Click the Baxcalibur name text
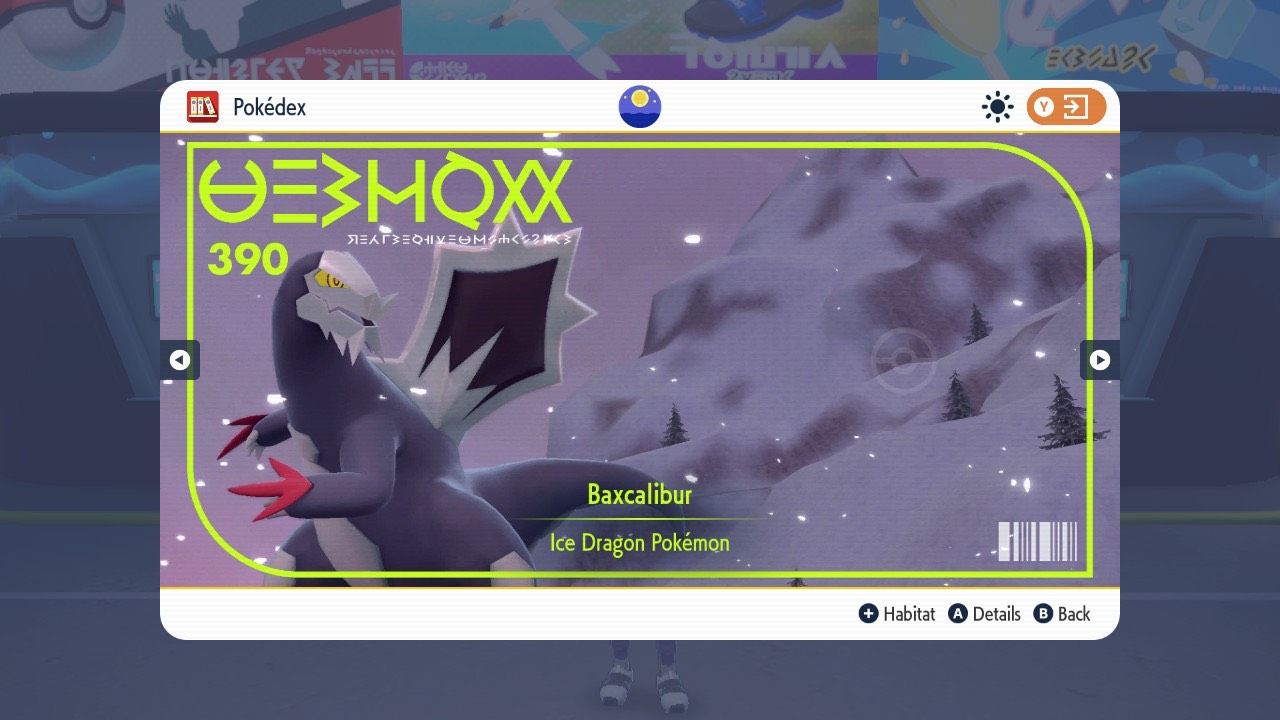 coord(639,495)
